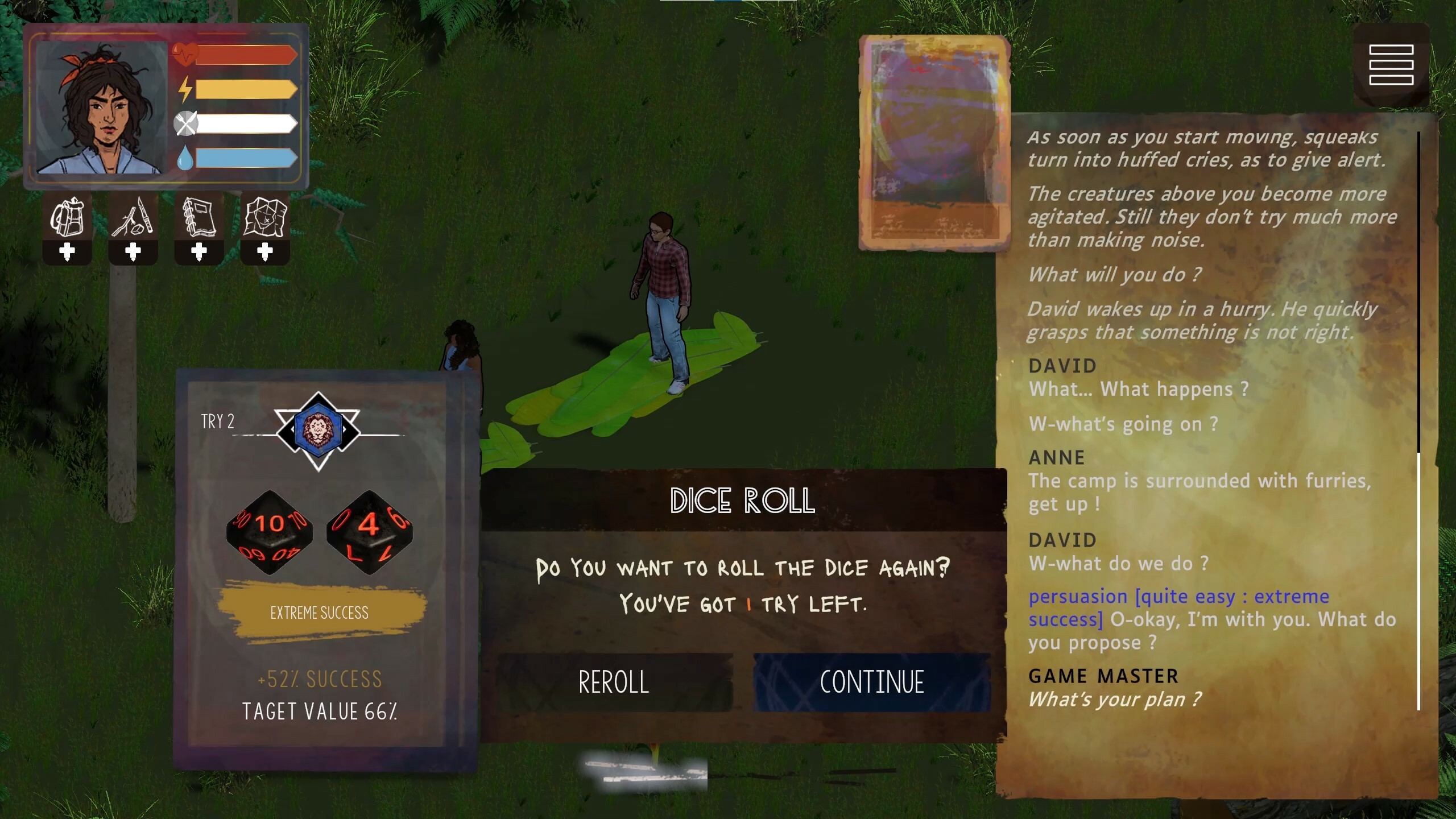Expand the plus button under the journal
The height and width of the screenshot is (819, 1456).
200,253
